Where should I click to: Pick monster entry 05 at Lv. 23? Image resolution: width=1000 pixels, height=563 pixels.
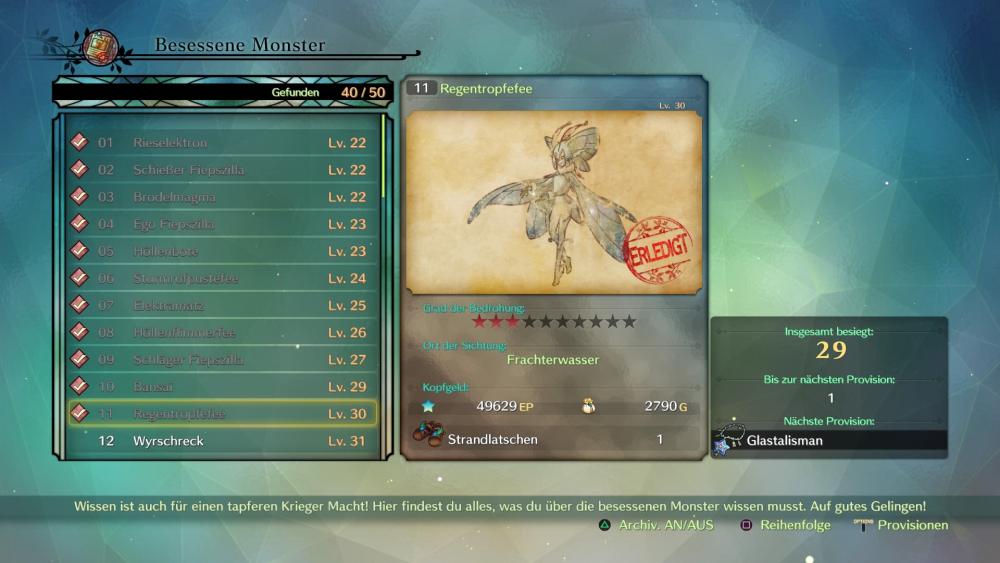pyautogui.click(x=220, y=251)
